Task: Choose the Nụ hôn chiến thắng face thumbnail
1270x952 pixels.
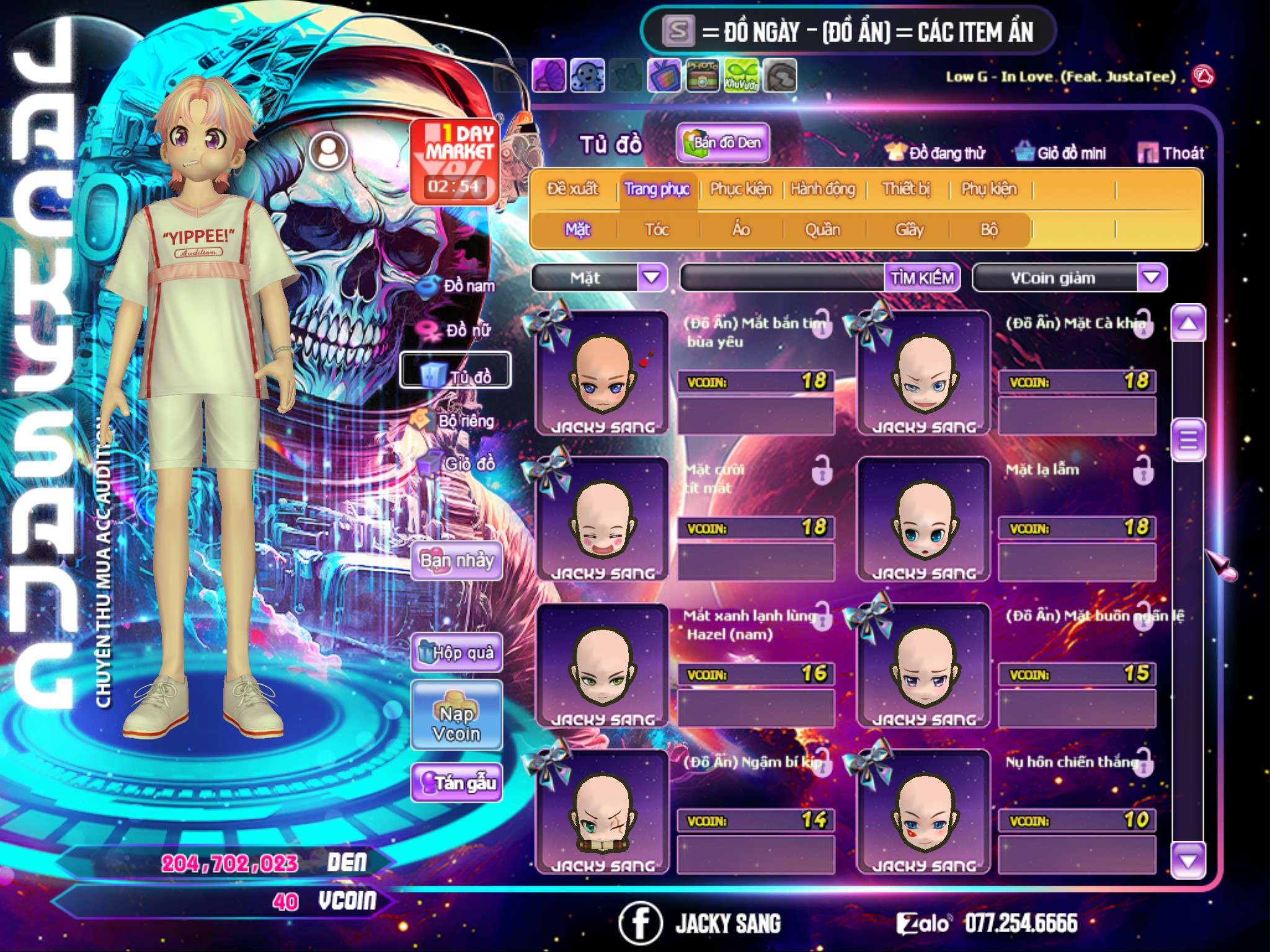Action: click(x=924, y=812)
